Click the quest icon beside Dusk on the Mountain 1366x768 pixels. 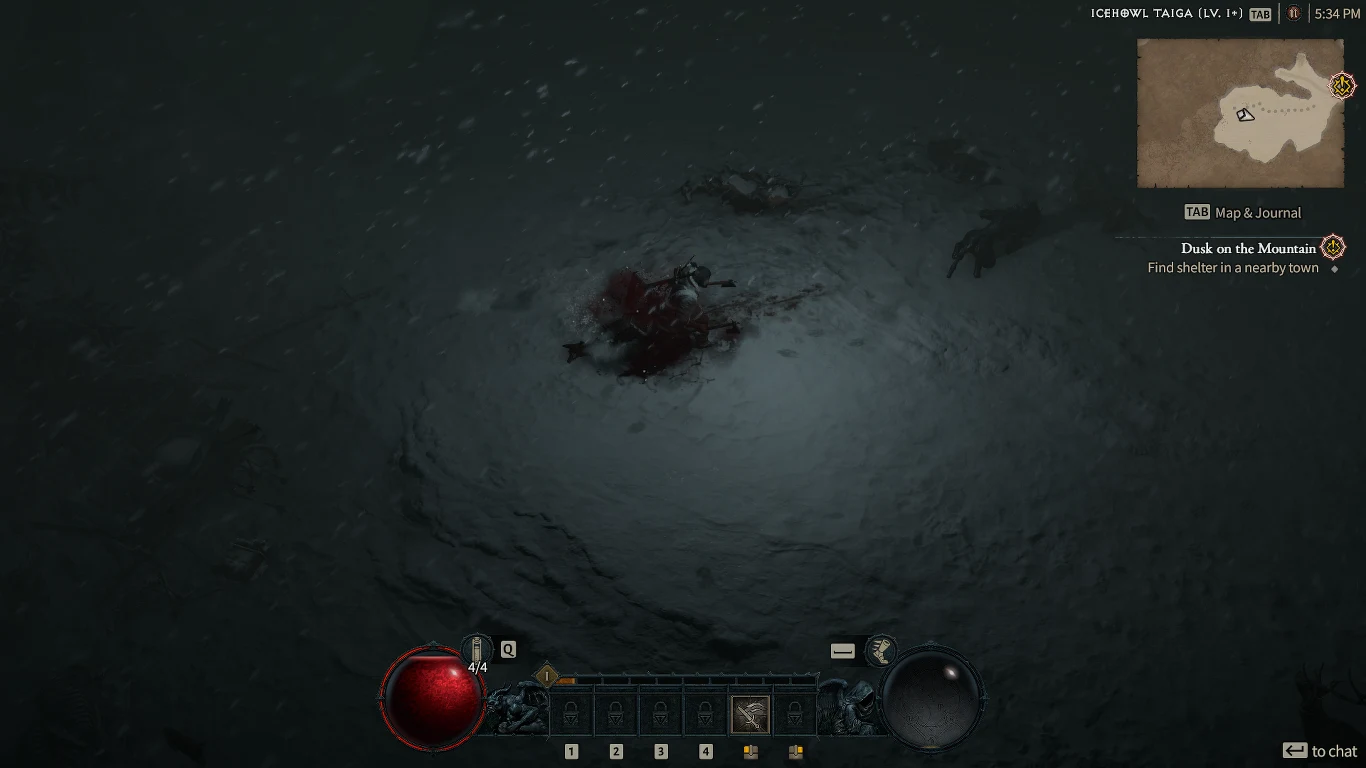point(1331,247)
